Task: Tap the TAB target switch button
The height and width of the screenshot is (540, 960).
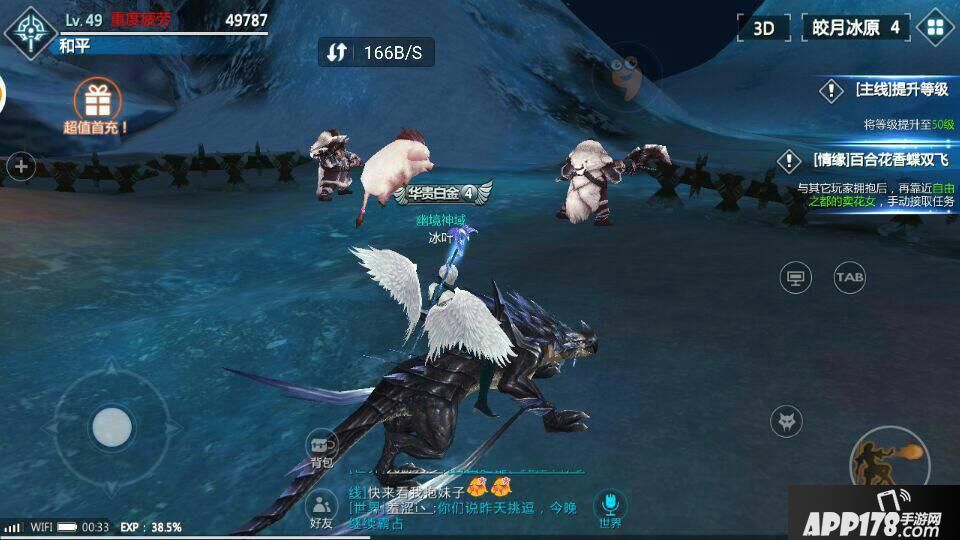Action: (850, 277)
